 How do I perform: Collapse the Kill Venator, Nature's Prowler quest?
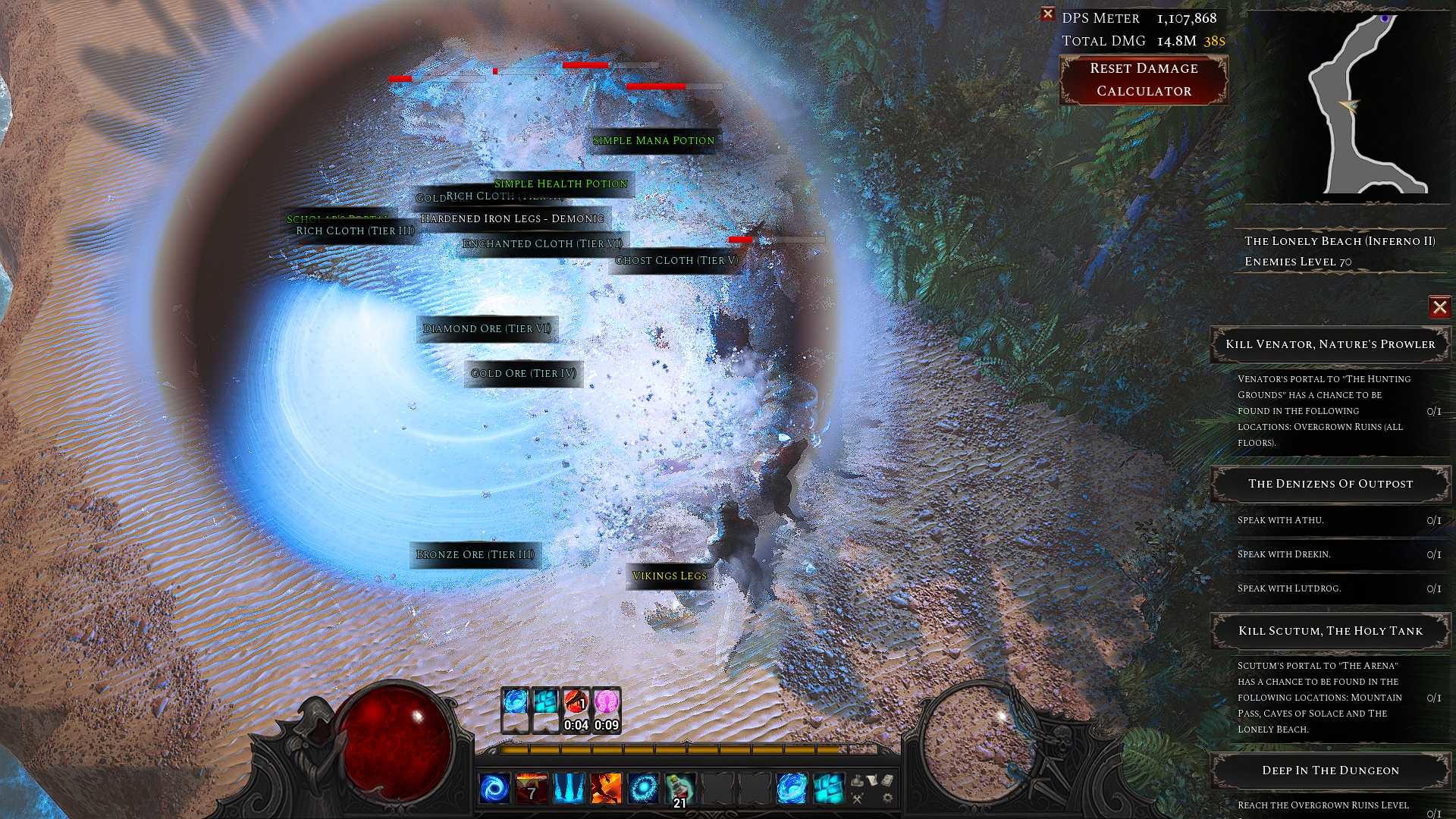pyautogui.click(x=1329, y=344)
